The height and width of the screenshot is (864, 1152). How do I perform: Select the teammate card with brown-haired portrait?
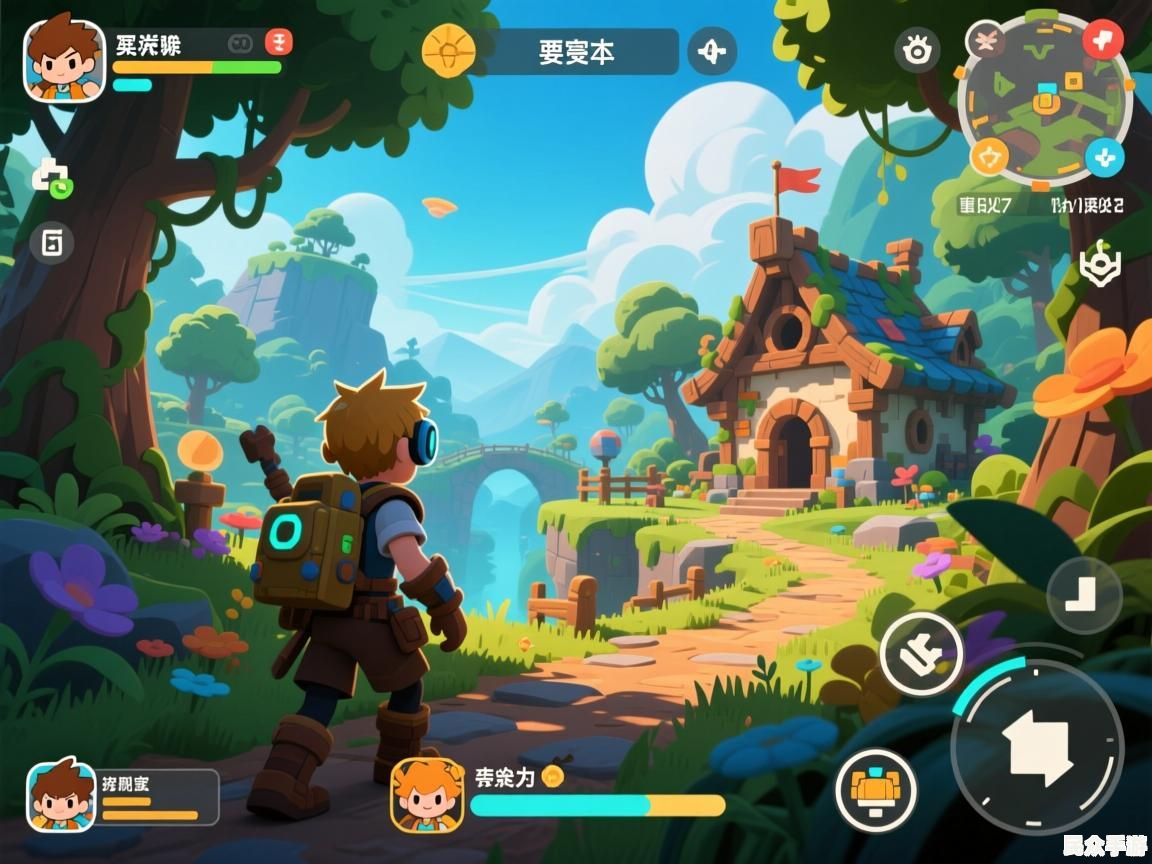pyautogui.click(x=122, y=797)
